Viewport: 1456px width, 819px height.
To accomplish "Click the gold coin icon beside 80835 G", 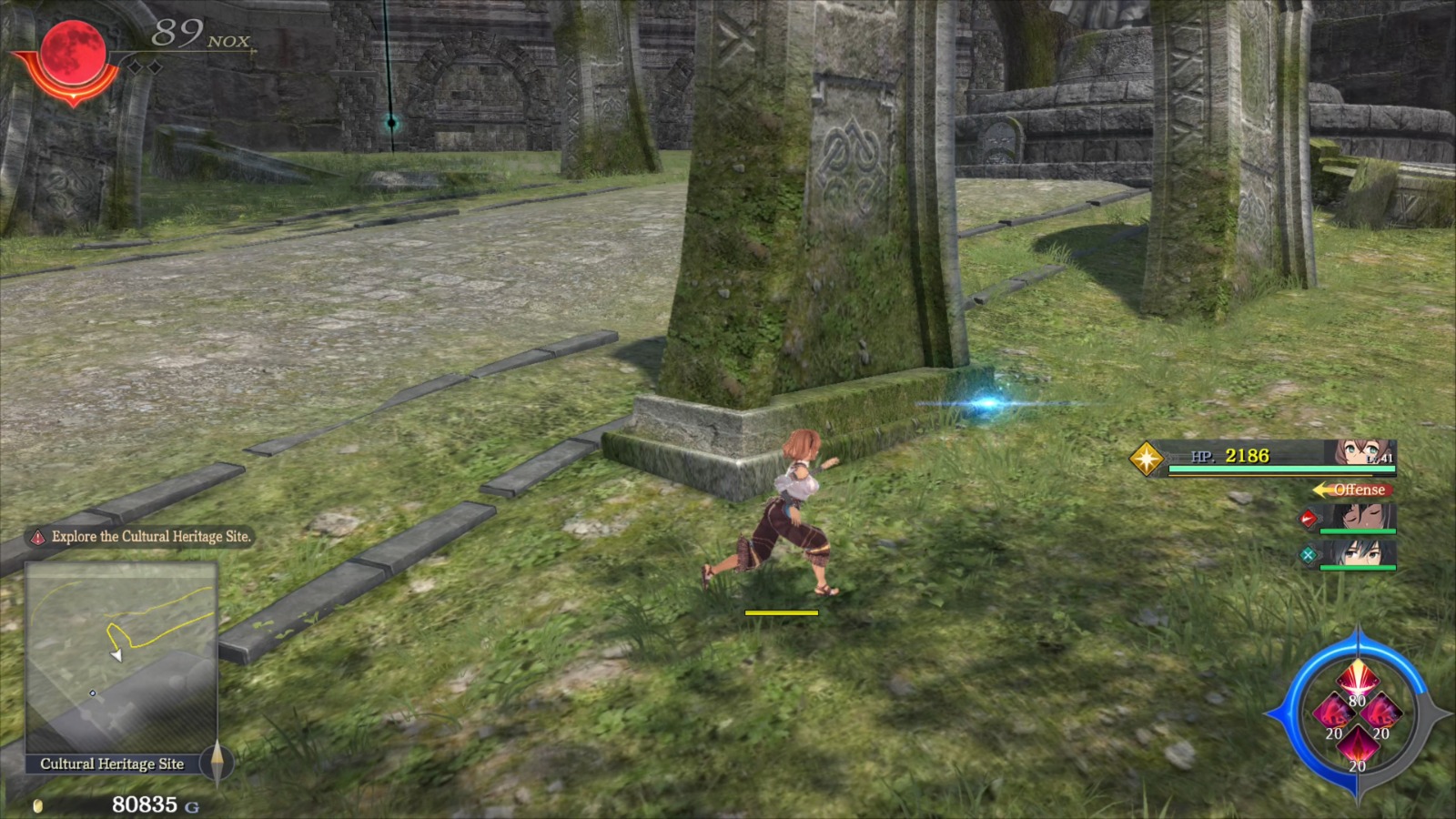I will pos(36,804).
